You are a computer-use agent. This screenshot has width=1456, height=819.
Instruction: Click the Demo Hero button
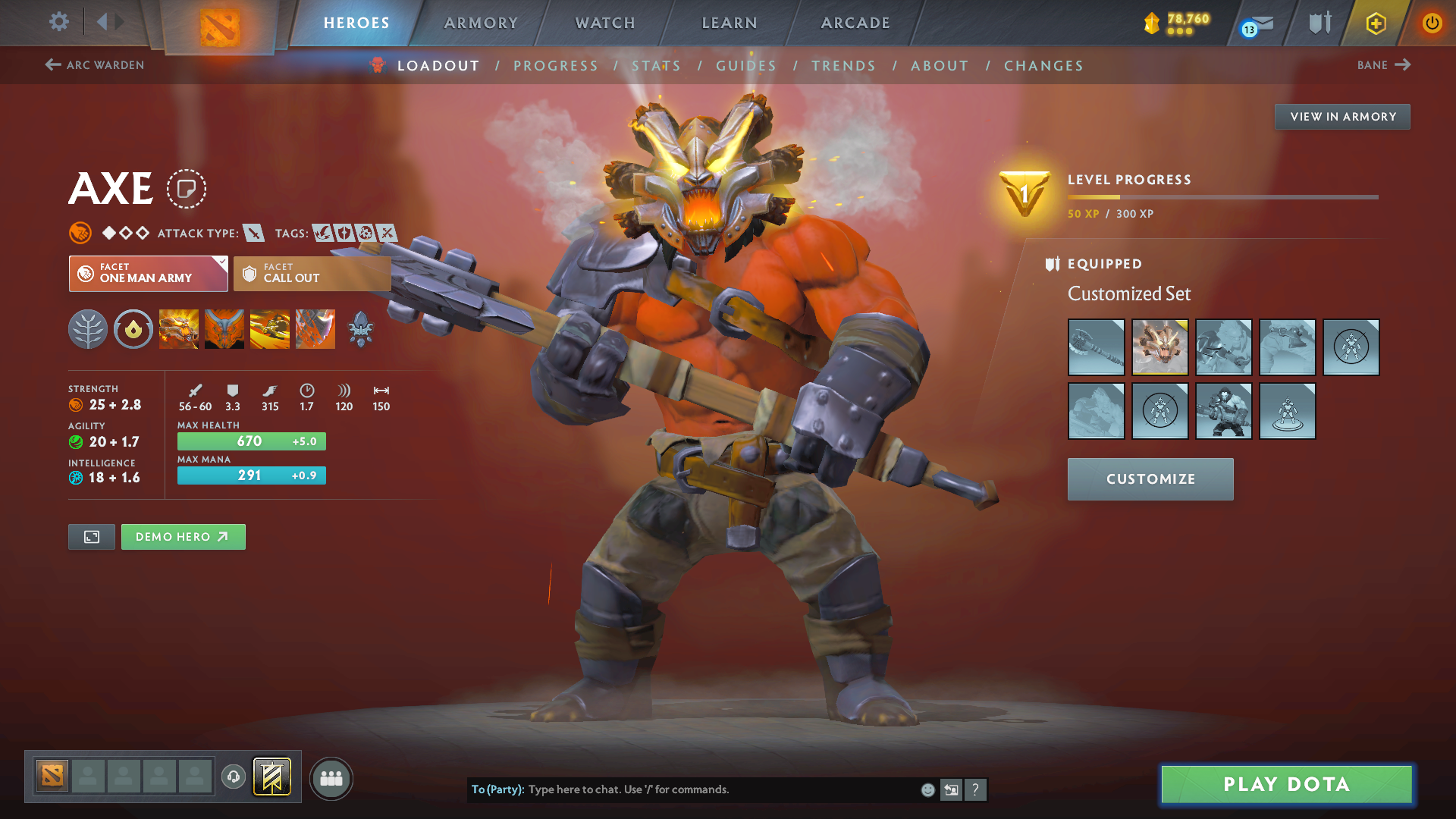tap(183, 536)
